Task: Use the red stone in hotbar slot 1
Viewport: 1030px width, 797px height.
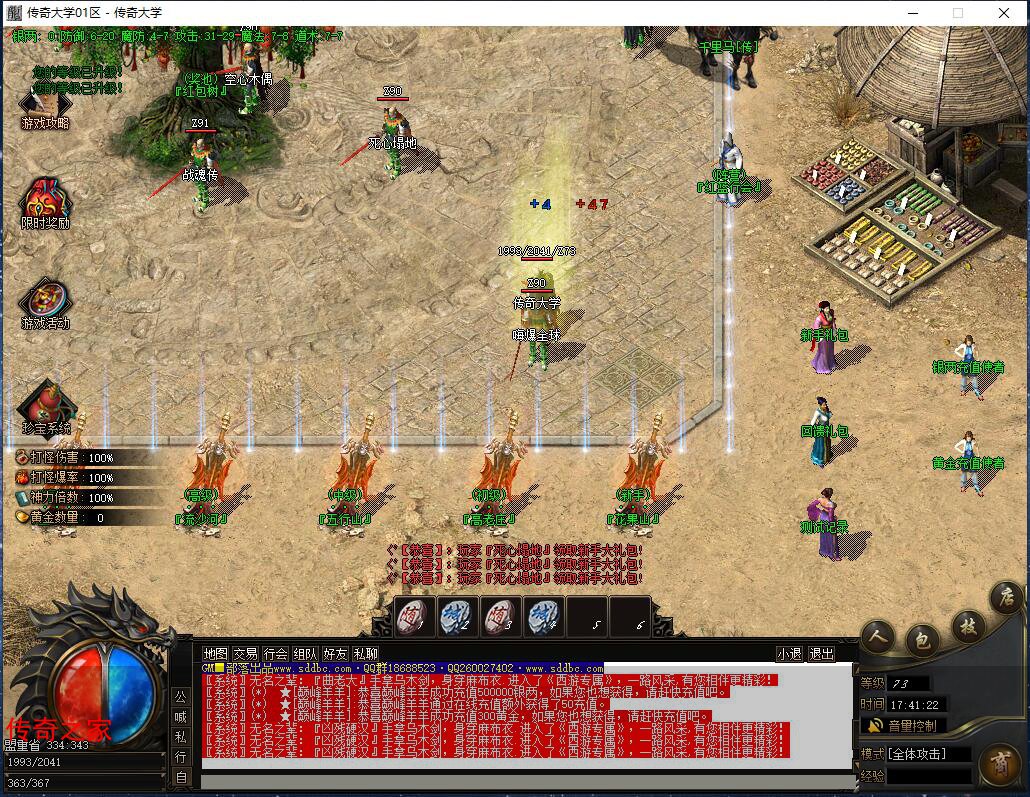Action: click(x=413, y=616)
